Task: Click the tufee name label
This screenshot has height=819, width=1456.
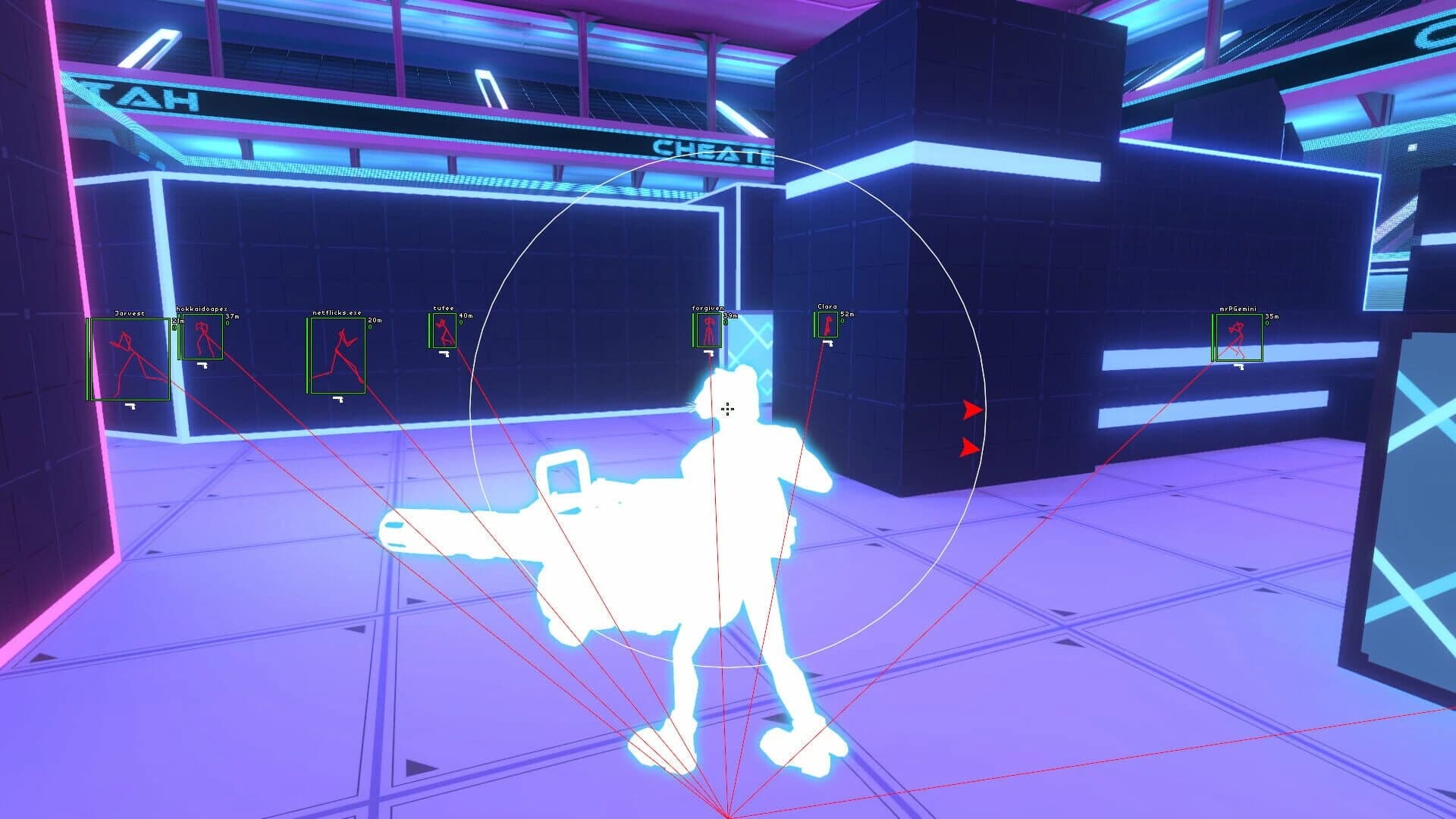Action: coord(443,308)
